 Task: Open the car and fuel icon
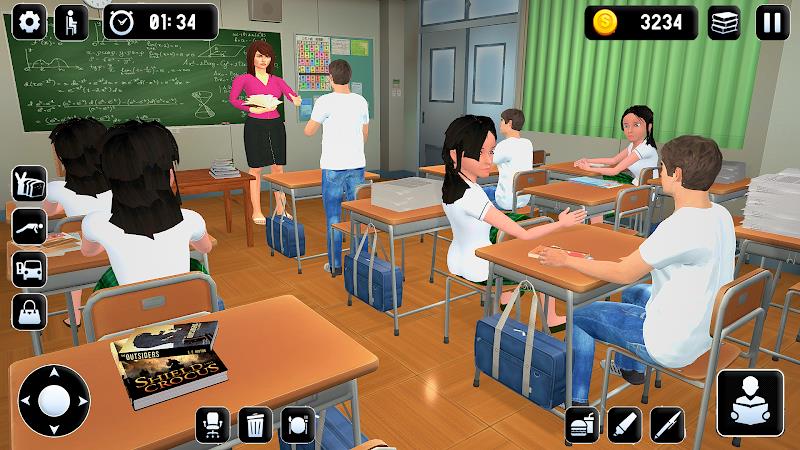[x=29, y=268]
